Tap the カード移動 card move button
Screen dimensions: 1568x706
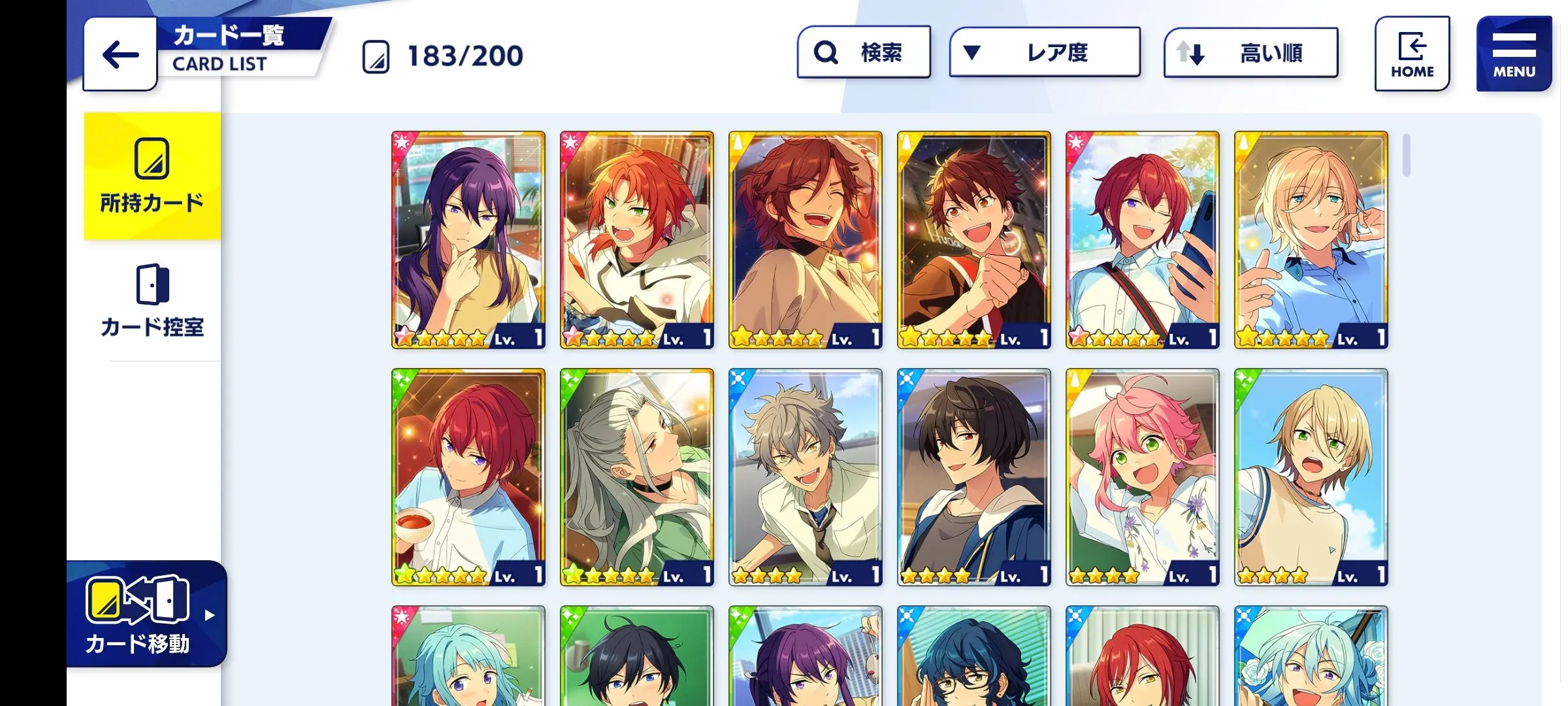click(x=146, y=614)
